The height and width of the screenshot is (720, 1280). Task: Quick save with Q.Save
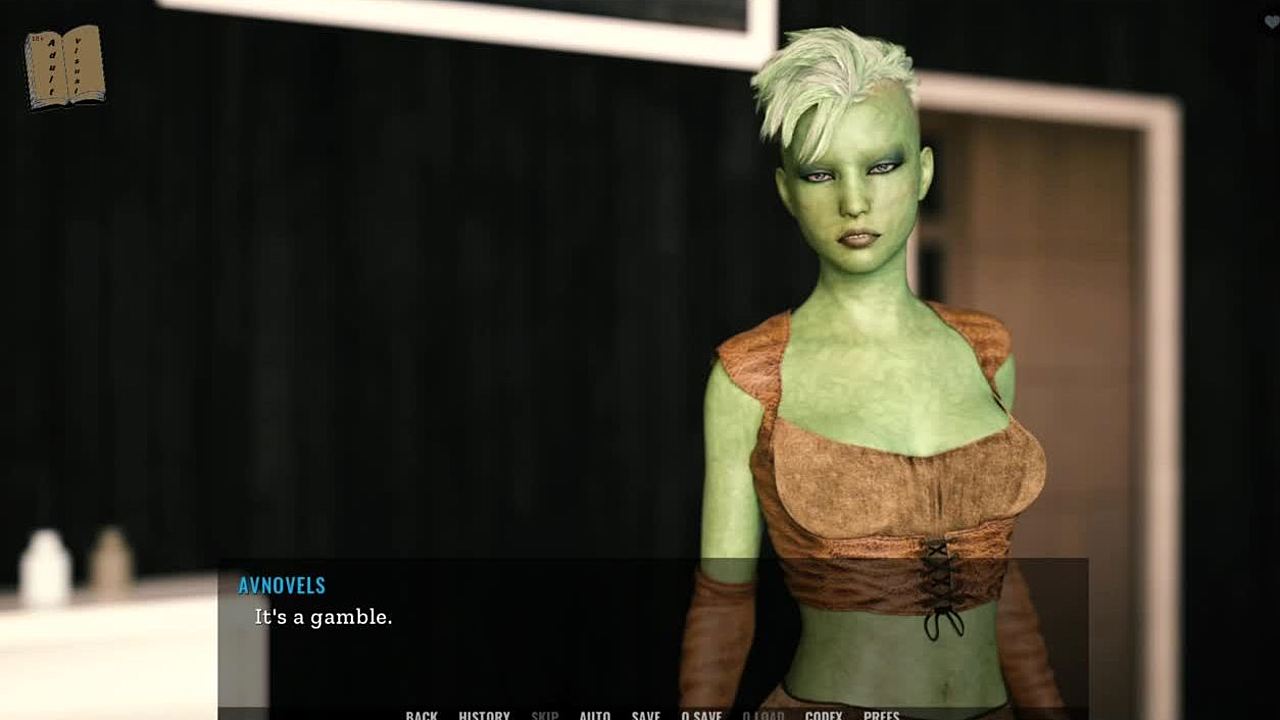click(701, 715)
